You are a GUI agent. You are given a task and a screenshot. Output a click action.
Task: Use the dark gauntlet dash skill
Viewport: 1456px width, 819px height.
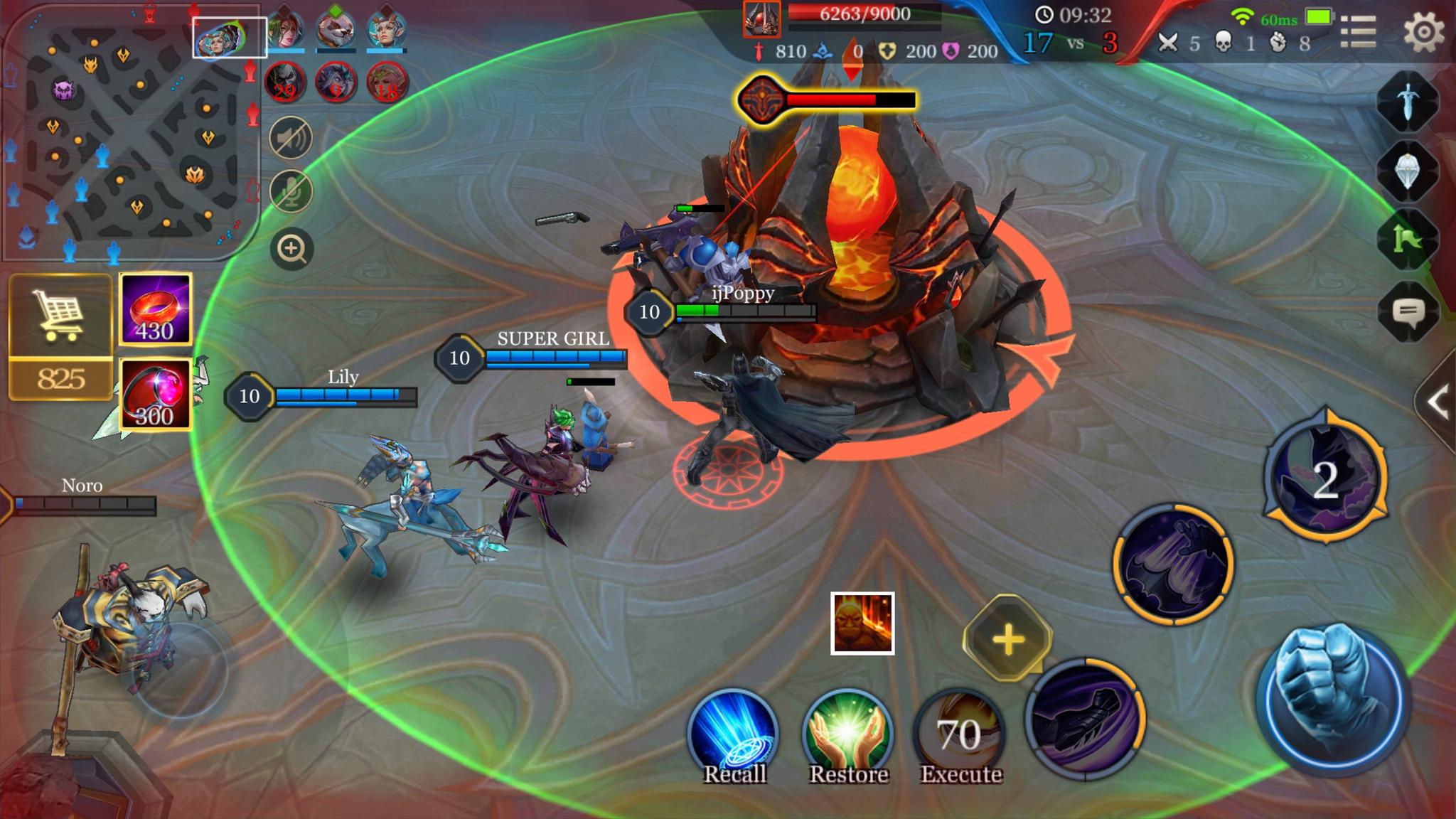(1084, 718)
